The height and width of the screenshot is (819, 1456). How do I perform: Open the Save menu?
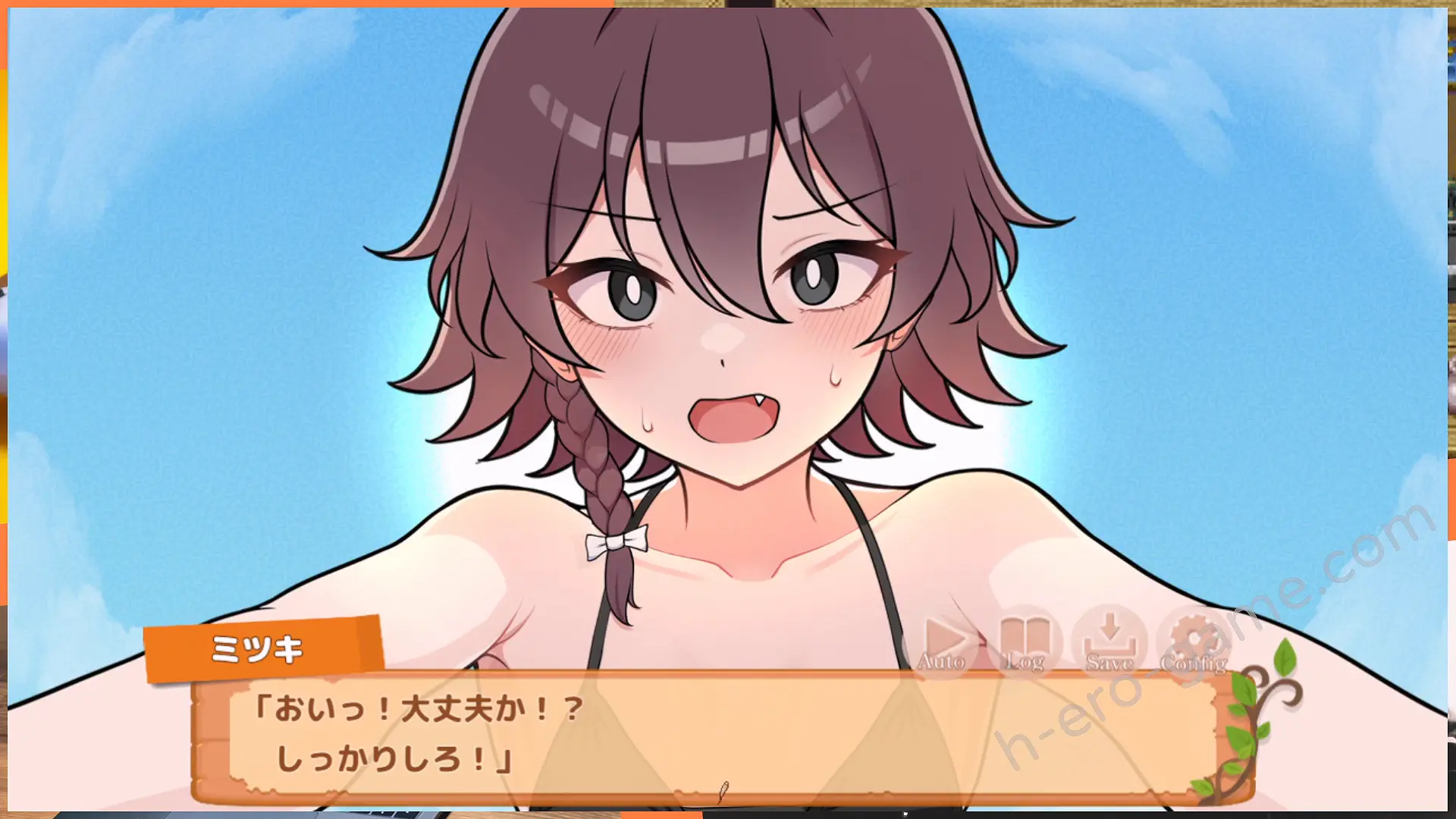point(1109,644)
